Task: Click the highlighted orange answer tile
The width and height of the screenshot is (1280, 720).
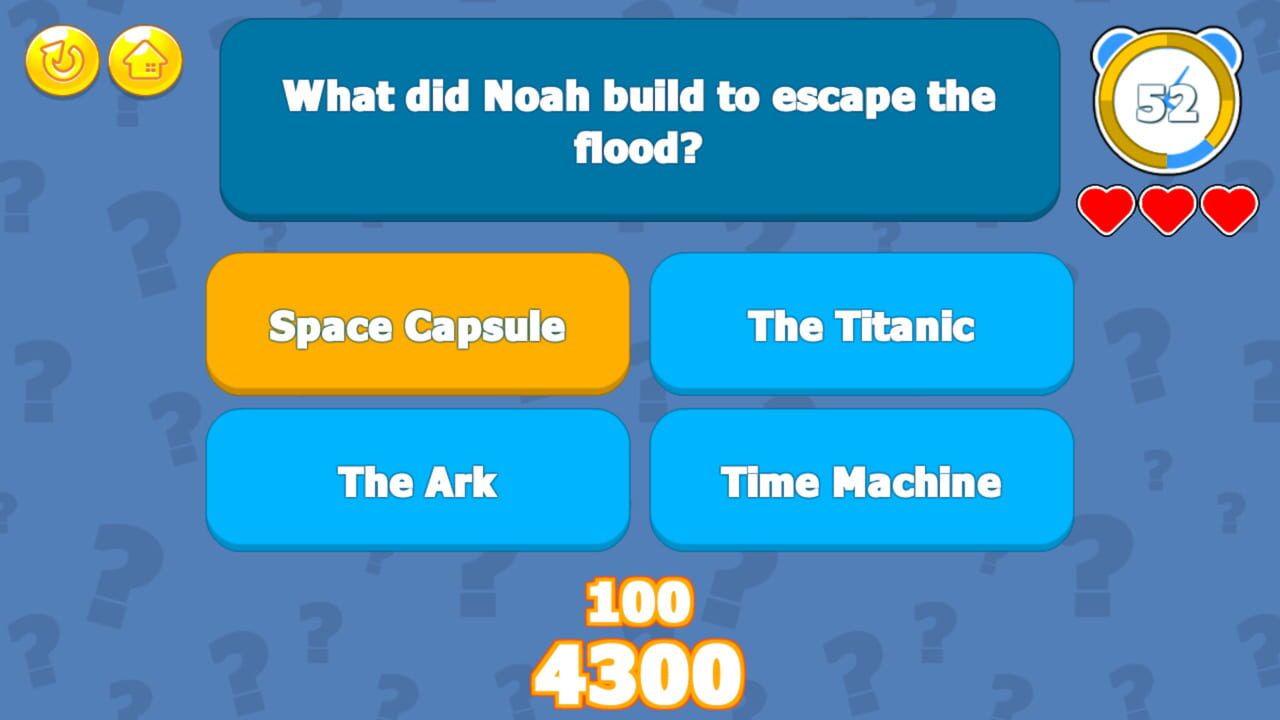Action: coord(418,323)
